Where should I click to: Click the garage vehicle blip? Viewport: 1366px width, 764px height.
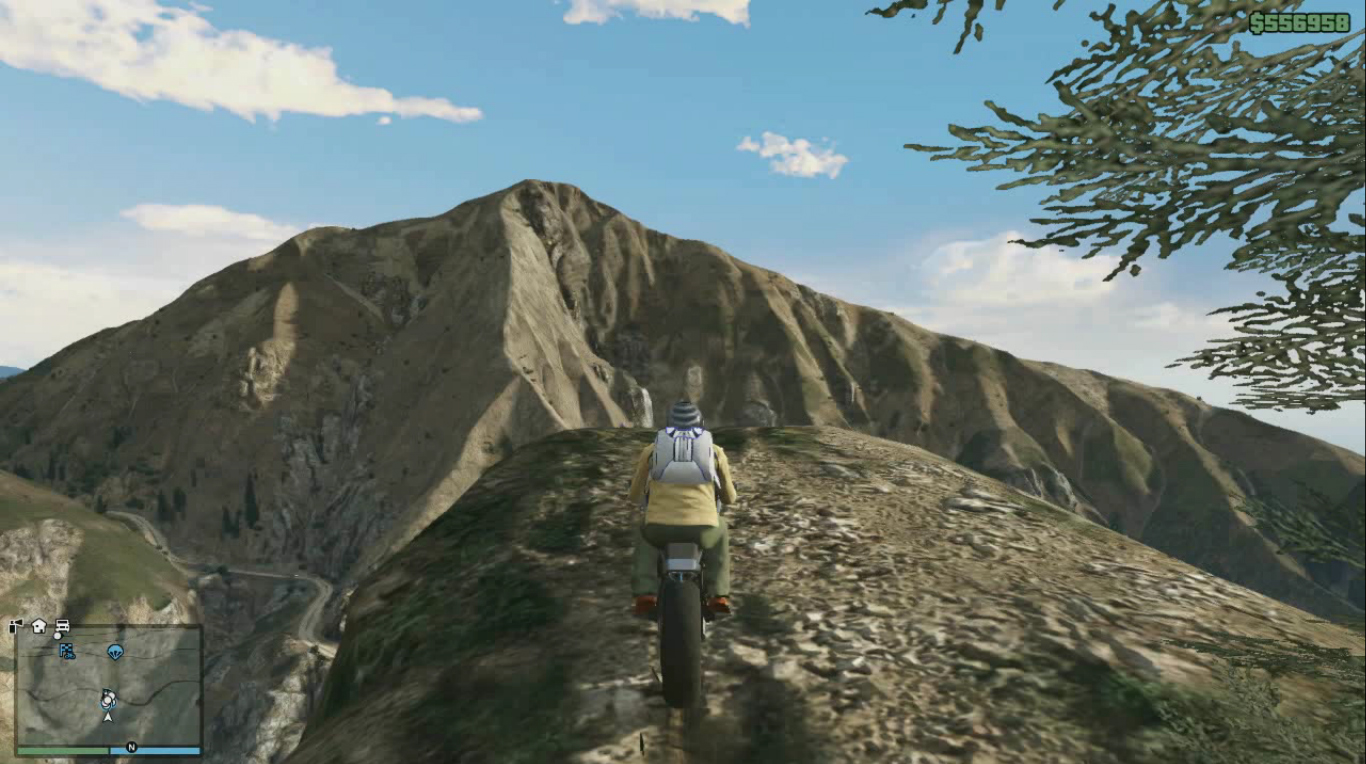click(x=61, y=627)
